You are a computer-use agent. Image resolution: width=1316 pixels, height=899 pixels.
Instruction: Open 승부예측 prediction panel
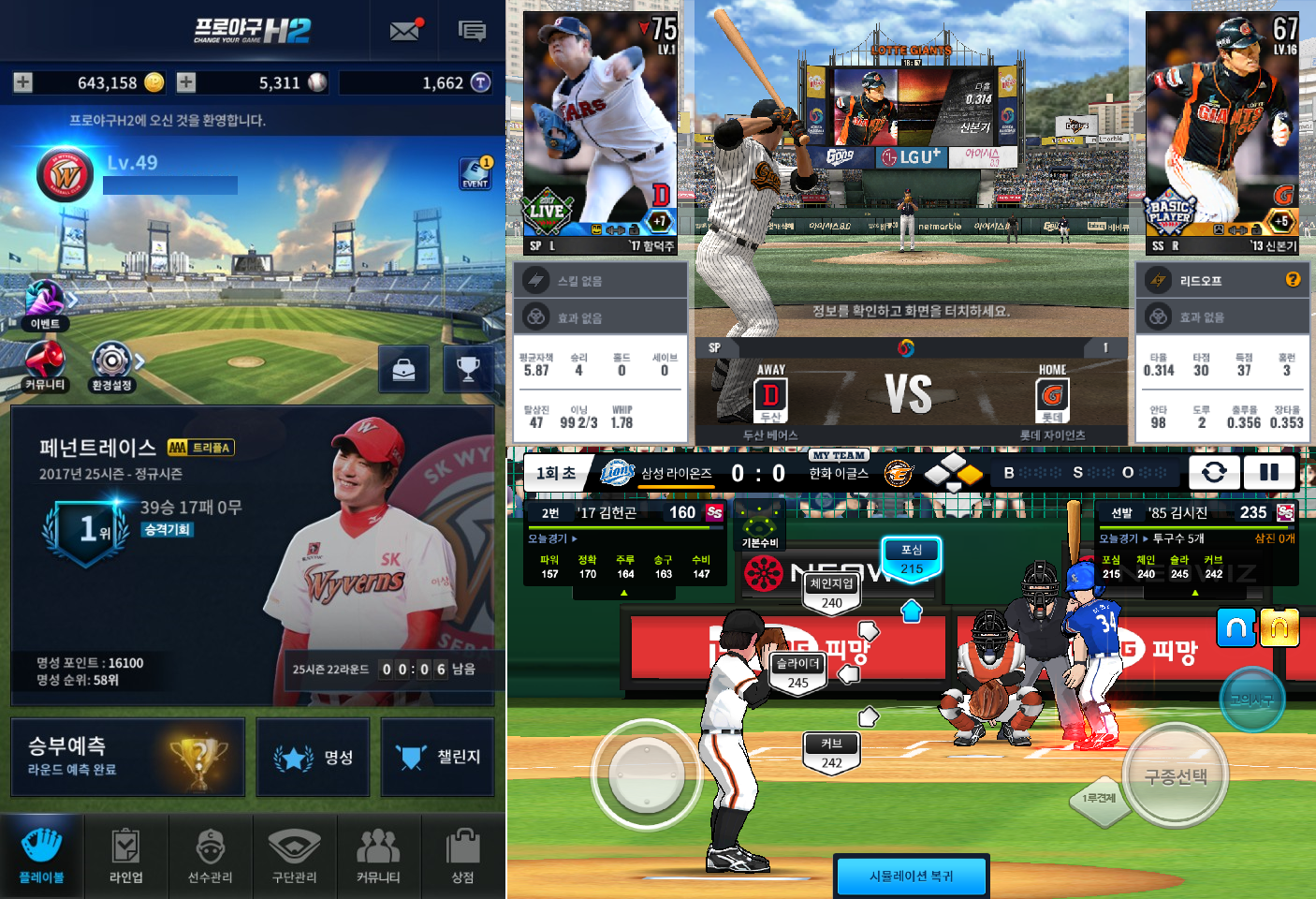(127, 757)
